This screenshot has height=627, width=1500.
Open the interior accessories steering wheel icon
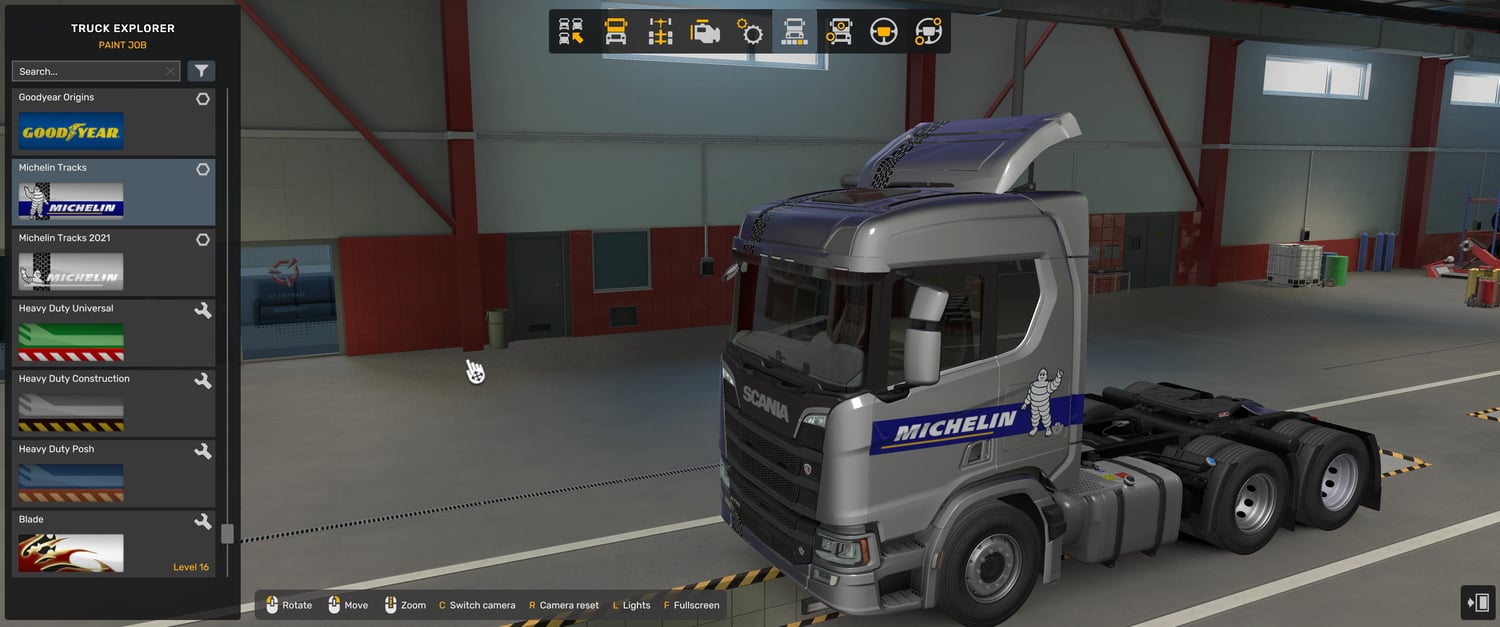928,32
